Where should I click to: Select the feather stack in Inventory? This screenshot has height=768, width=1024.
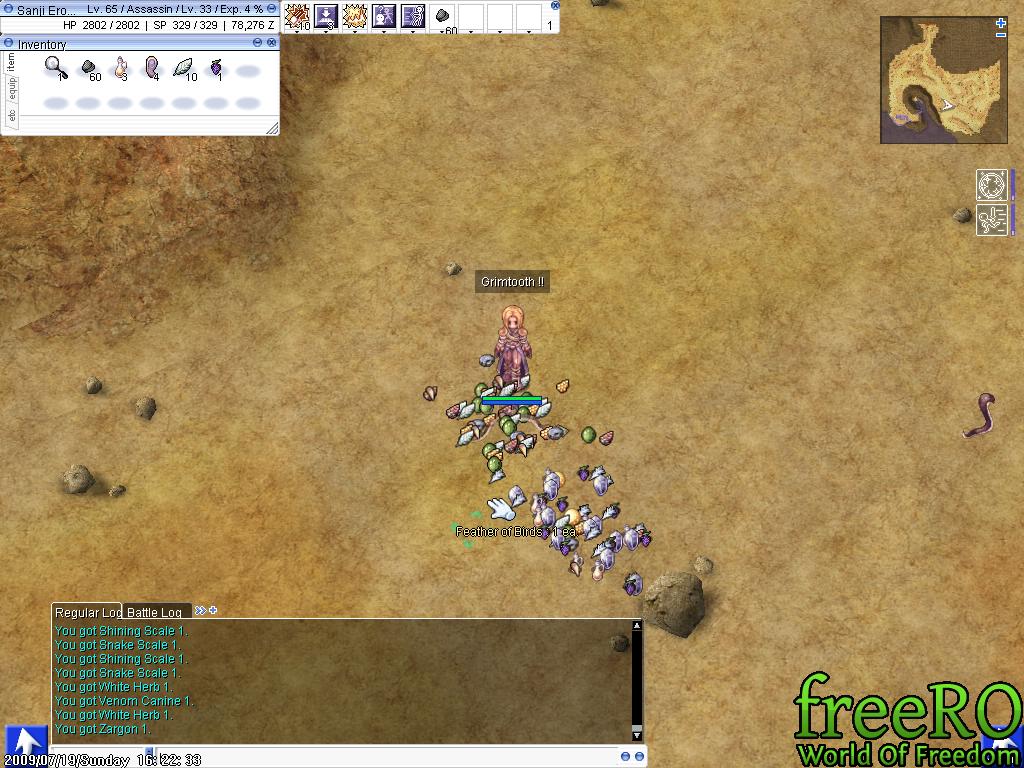pos(184,68)
